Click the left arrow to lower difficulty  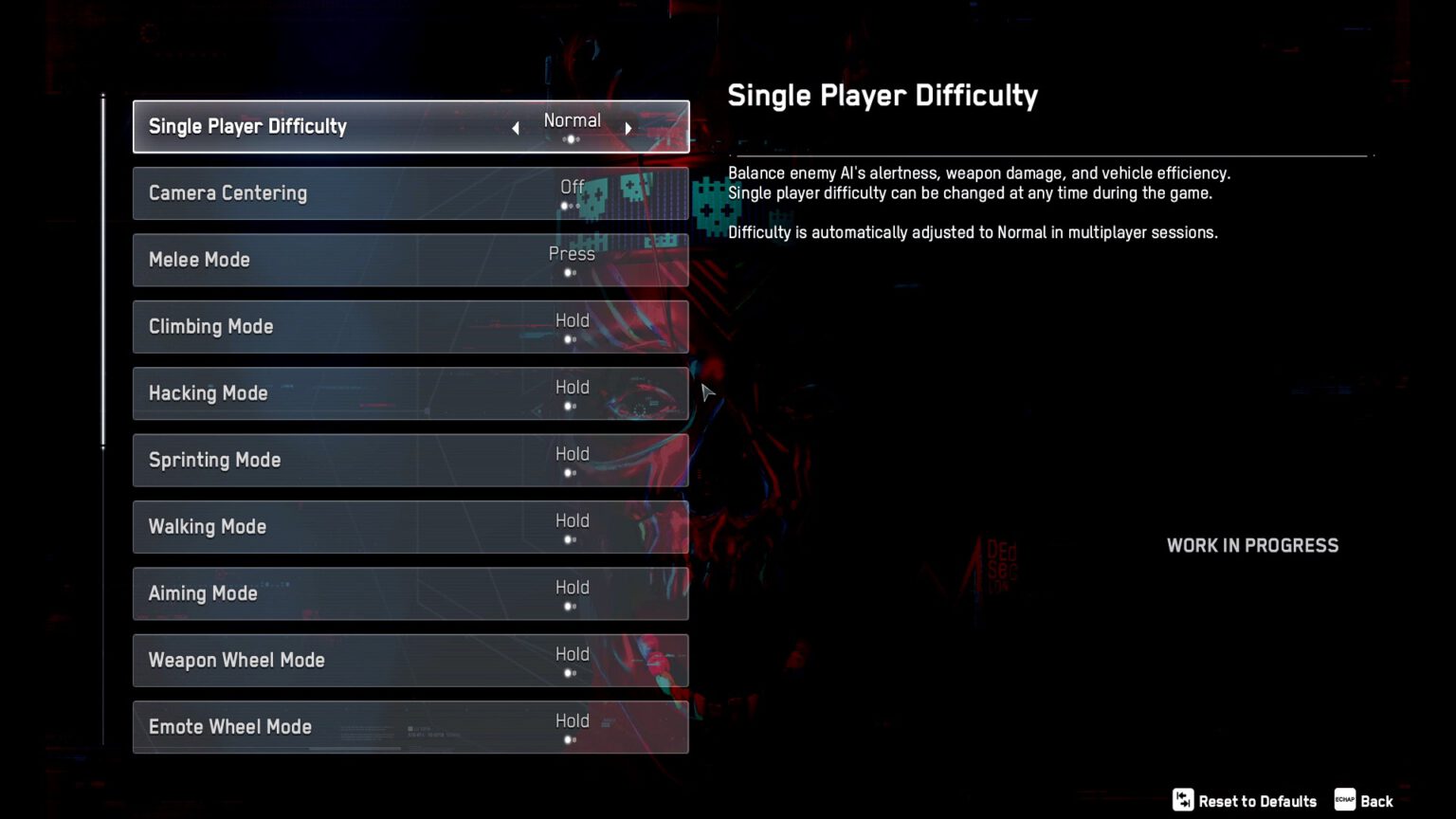tap(515, 126)
